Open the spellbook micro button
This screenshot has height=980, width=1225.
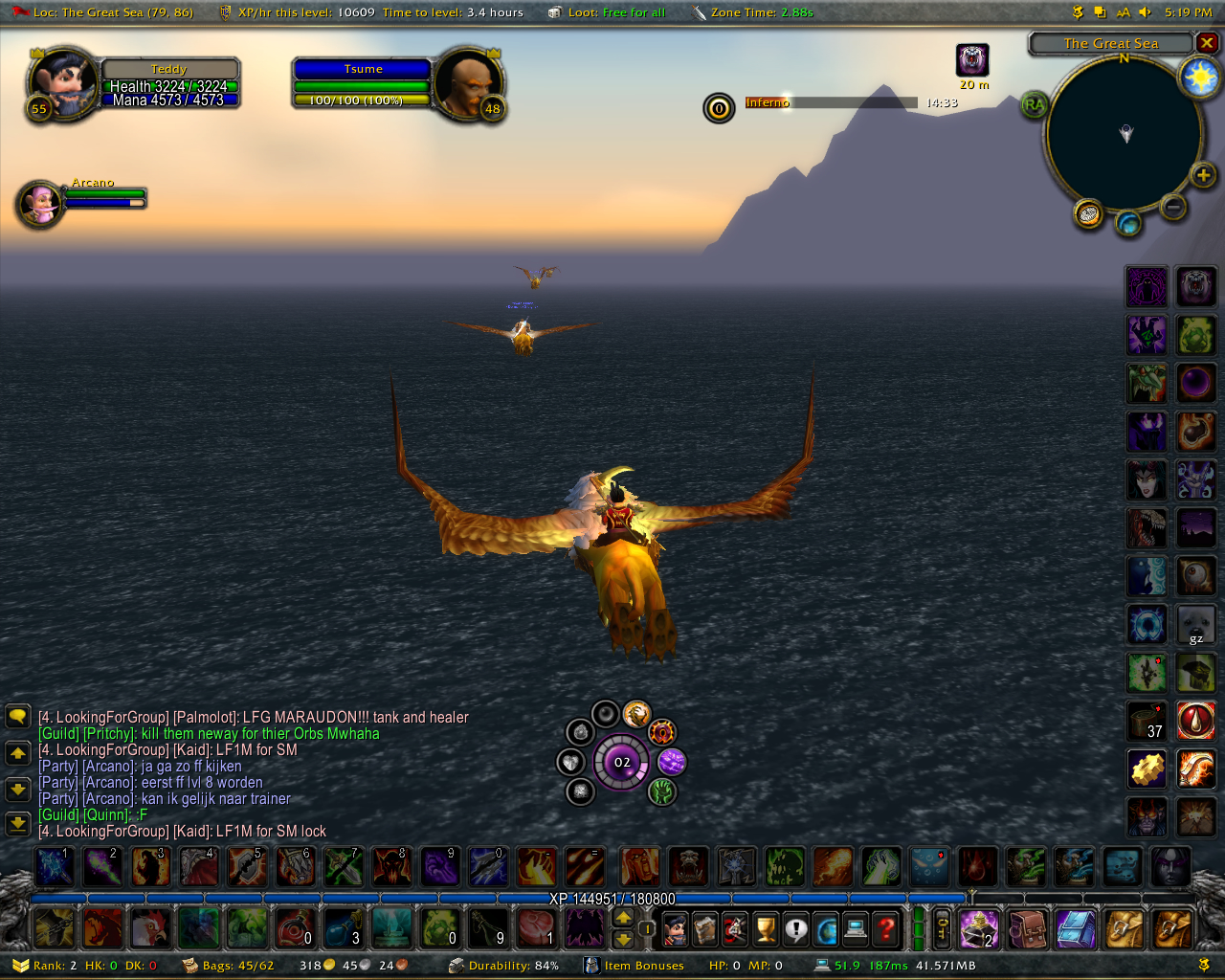(x=705, y=928)
